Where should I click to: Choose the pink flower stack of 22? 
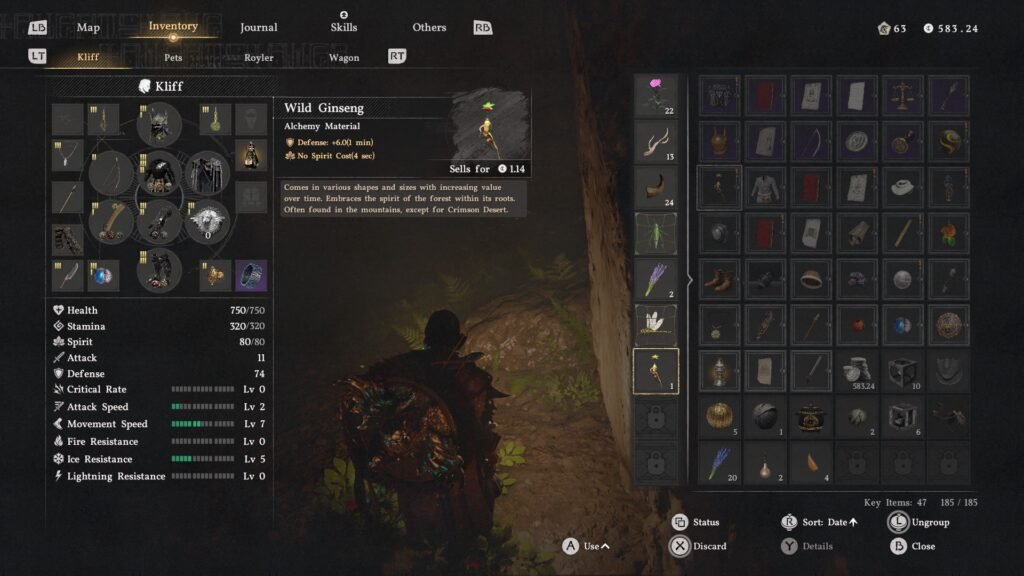click(656, 95)
